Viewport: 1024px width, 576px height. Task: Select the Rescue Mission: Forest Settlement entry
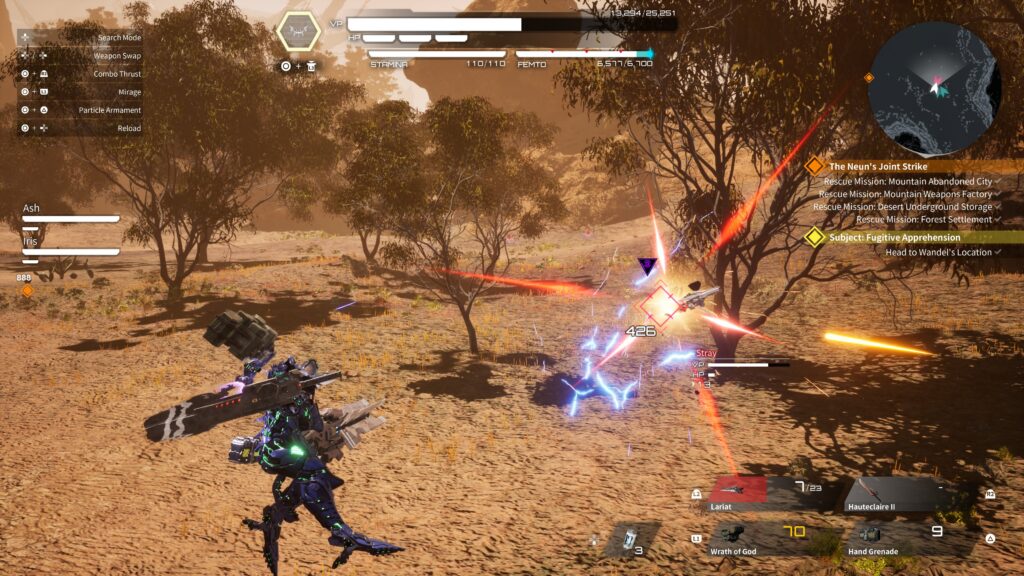coord(923,220)
